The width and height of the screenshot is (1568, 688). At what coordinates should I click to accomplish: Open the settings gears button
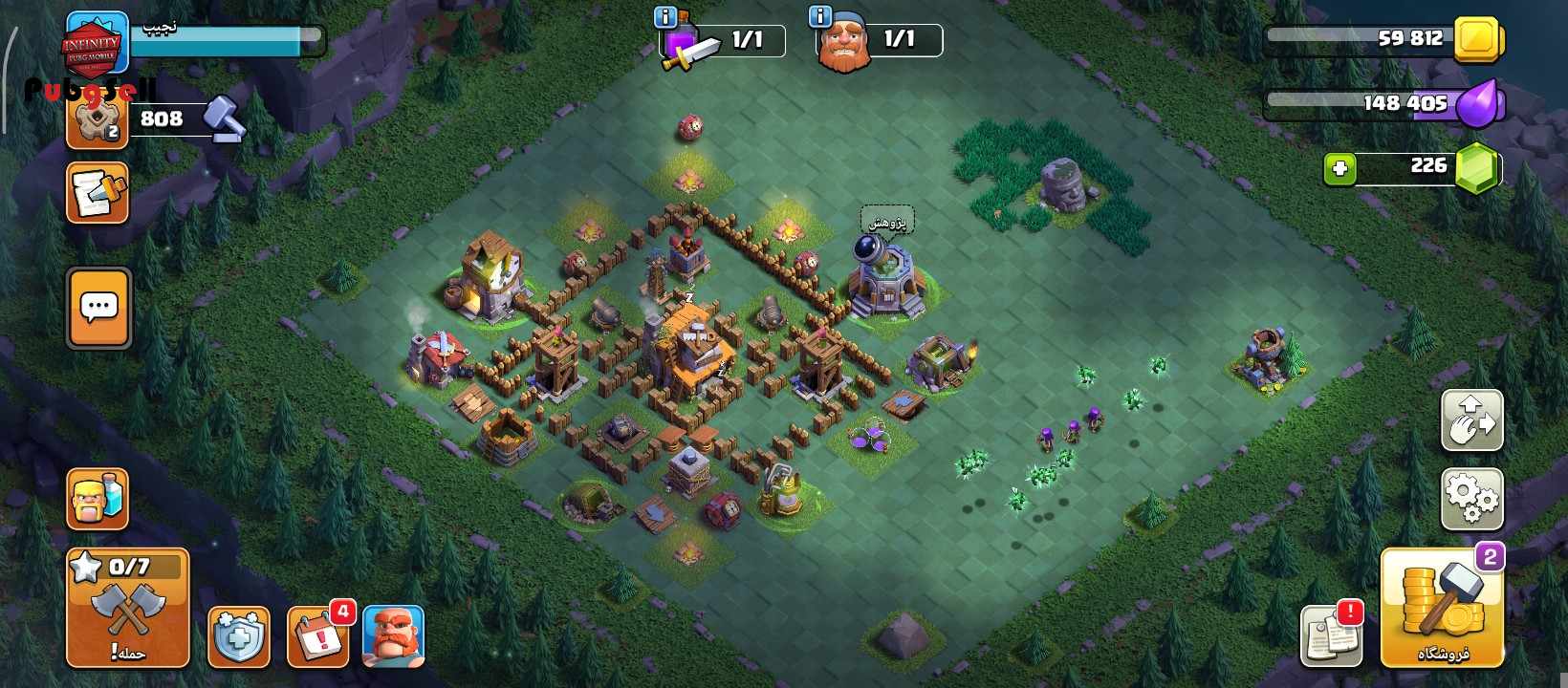pyautogui.click(x=1471, y=499)
